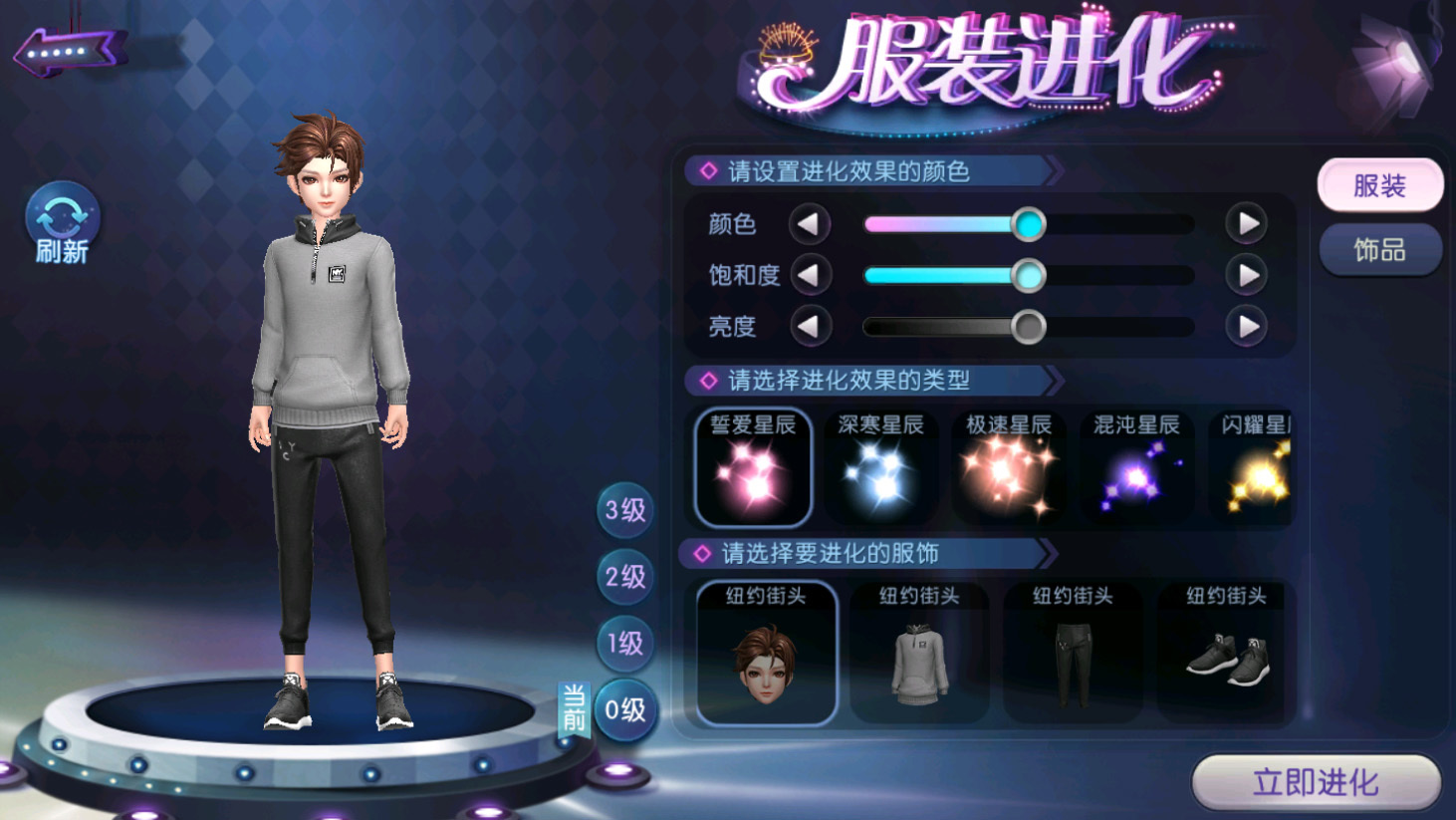Click the 饱和度 left arrow
The width and height of the screenshot is (1456, 820).
coord(810,275)
